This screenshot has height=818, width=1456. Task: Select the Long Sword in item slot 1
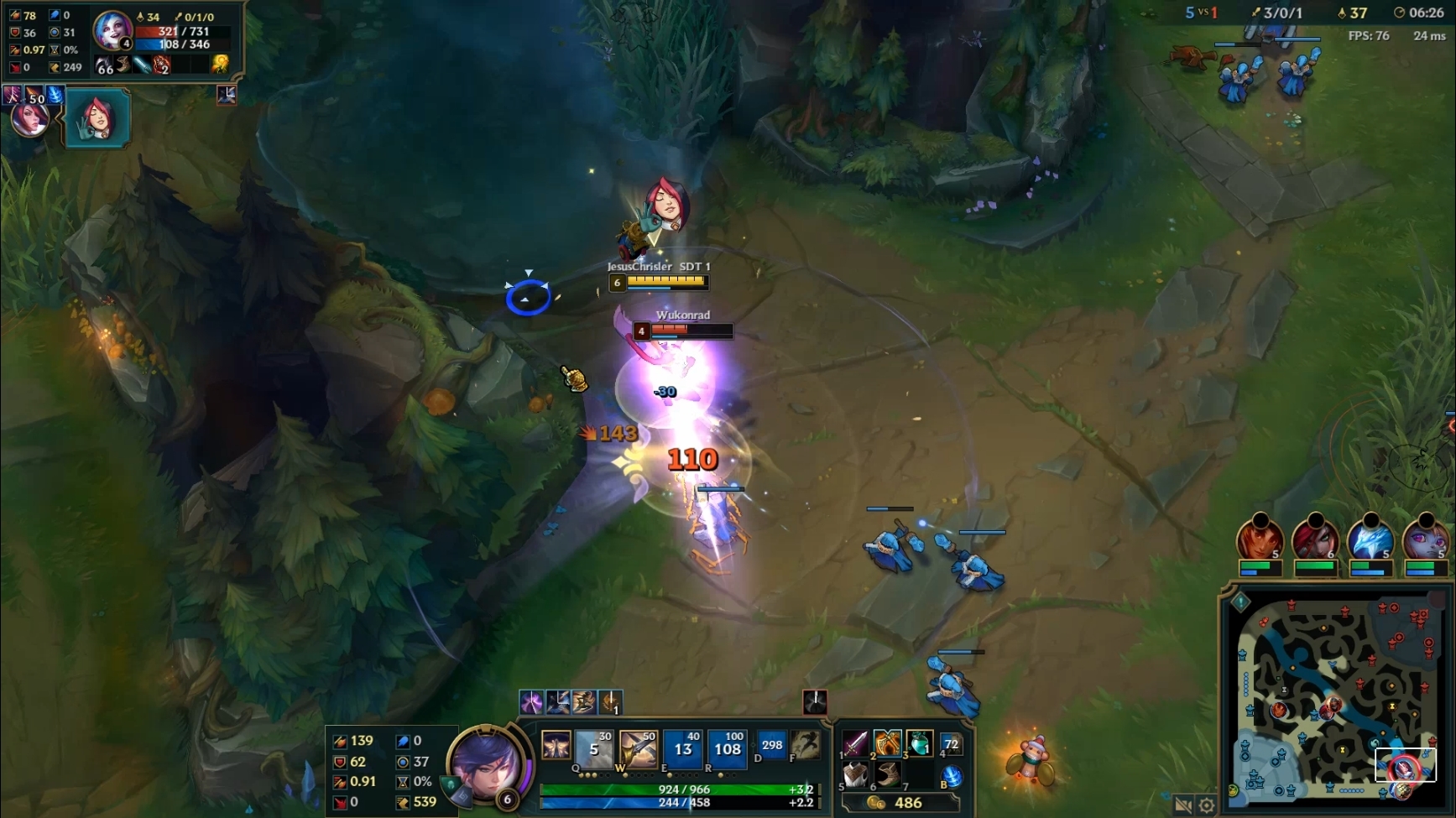click(x=854, y=742)
